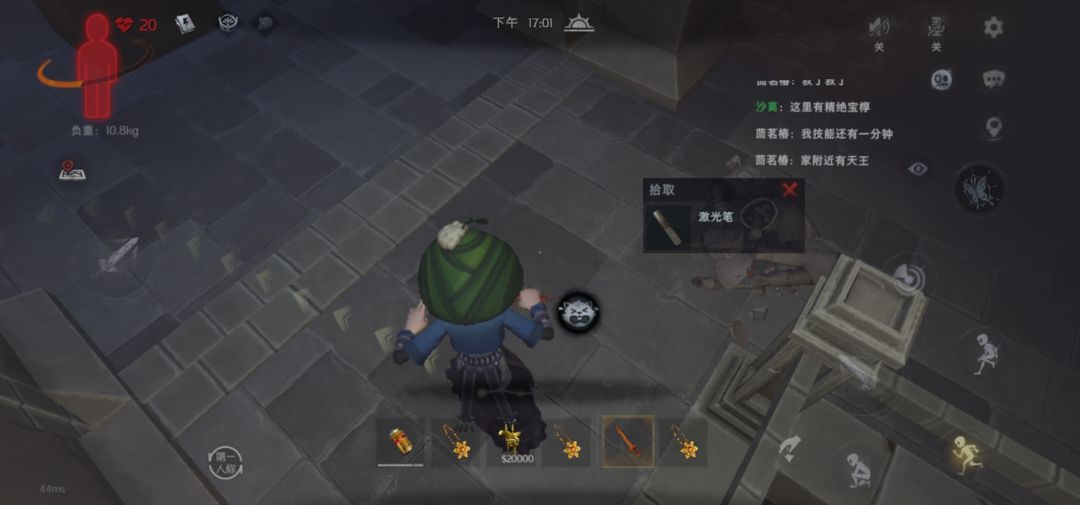Close the 拾取 pickup panel

pyautogui.click(x=790, y=189)
